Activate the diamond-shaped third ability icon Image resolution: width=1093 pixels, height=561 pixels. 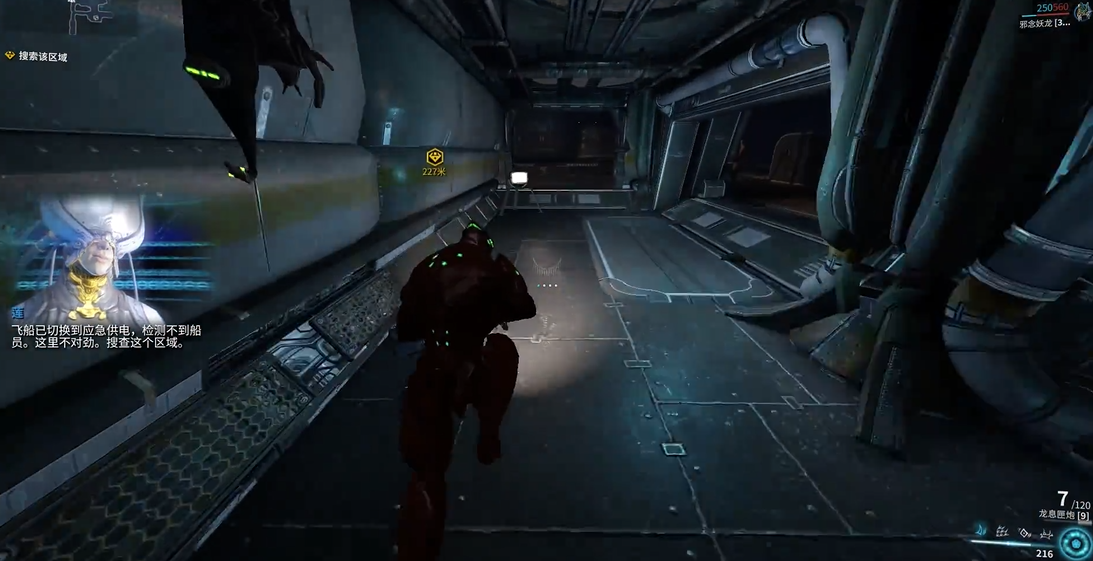[x=1024, y=532]
